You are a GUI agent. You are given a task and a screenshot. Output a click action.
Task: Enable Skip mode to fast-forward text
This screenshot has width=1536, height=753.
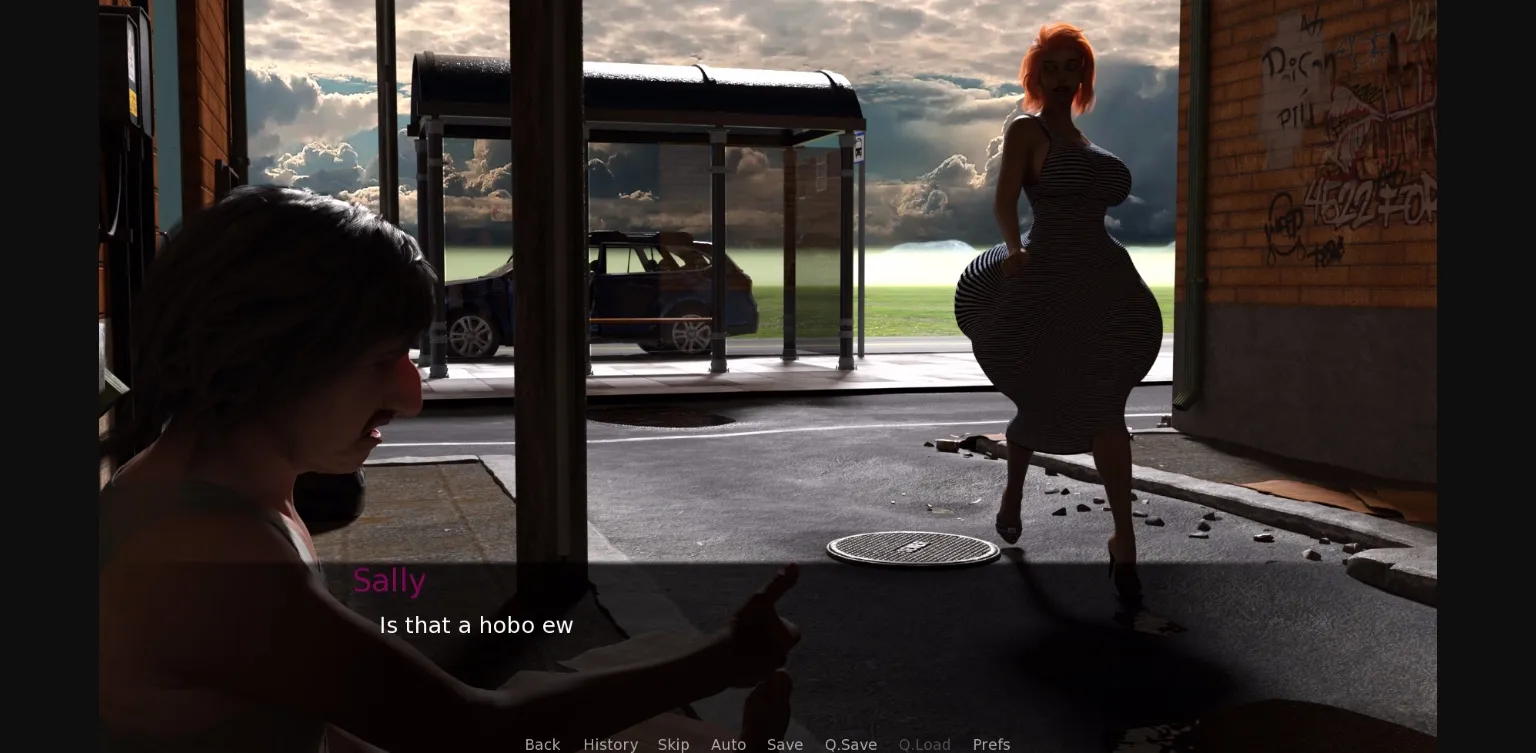[x=674, y=744]
